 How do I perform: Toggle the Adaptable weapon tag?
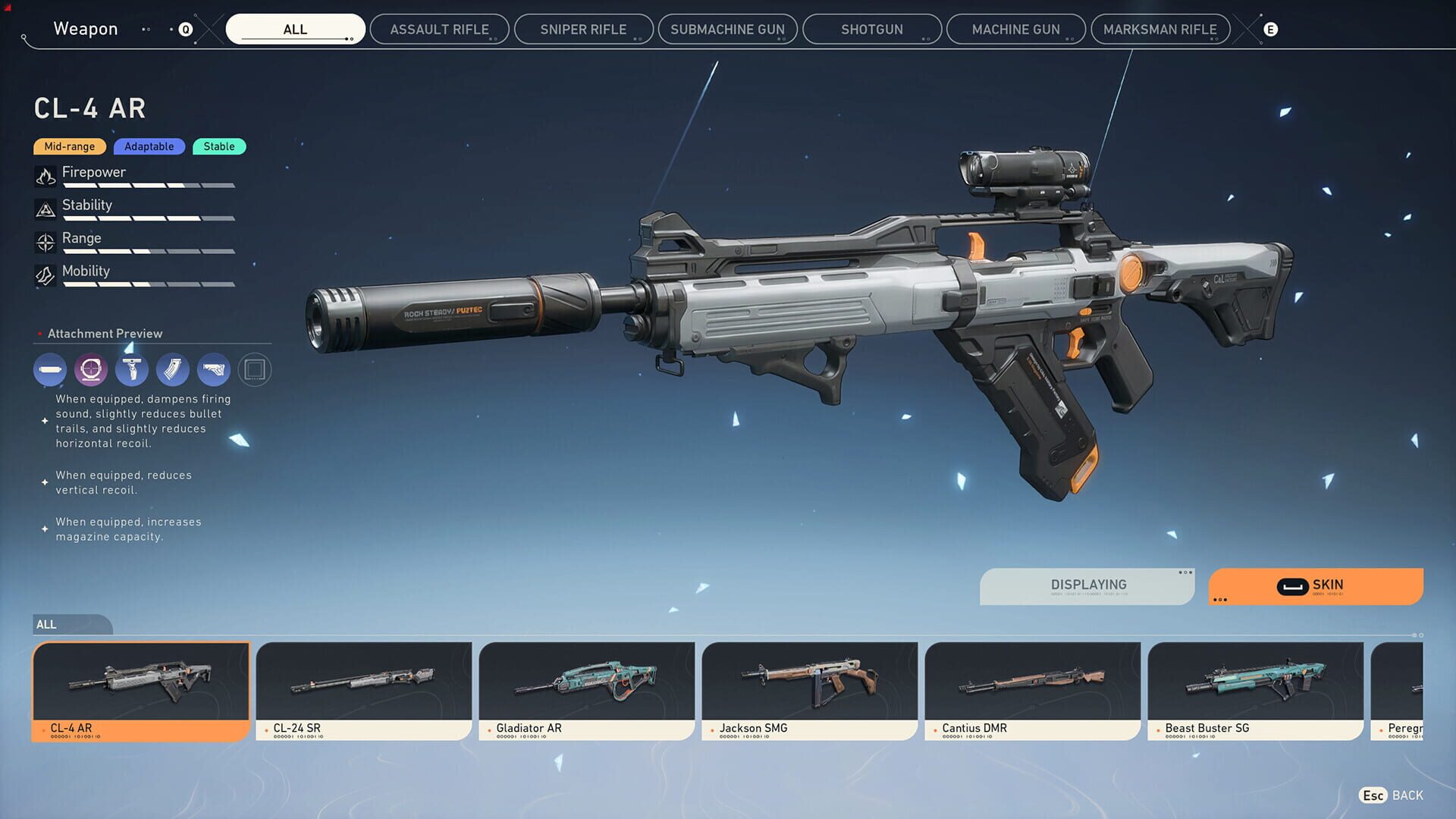149,146
